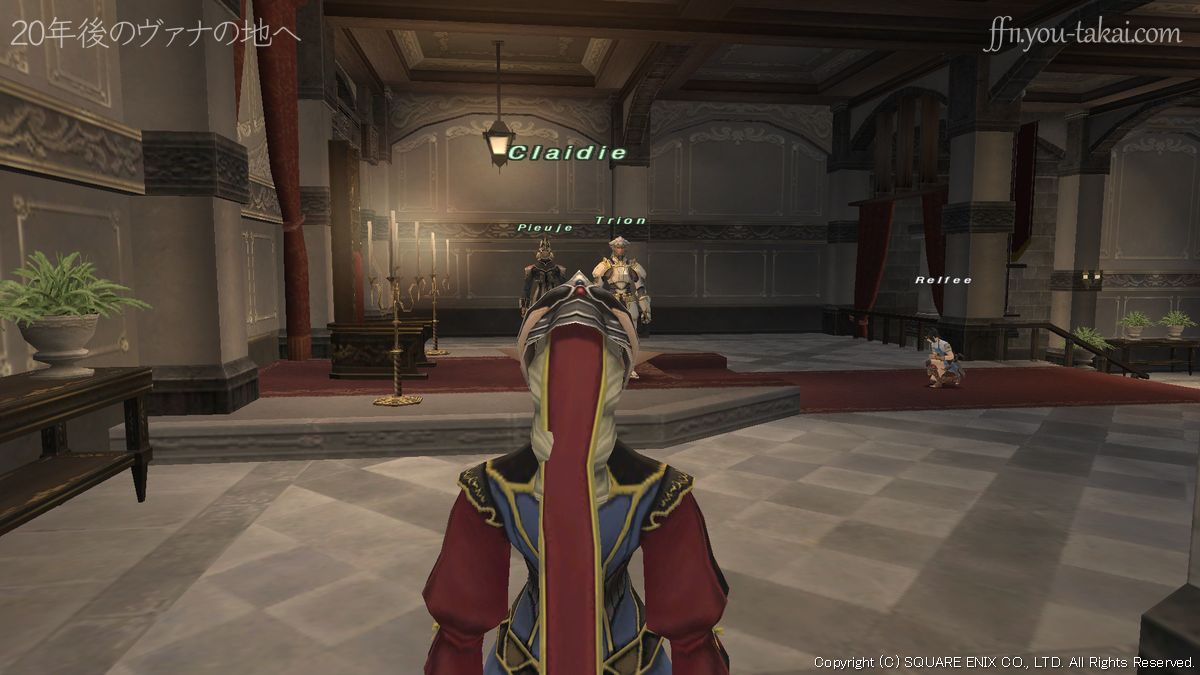Select the Claidie name label

click(567, 153)
